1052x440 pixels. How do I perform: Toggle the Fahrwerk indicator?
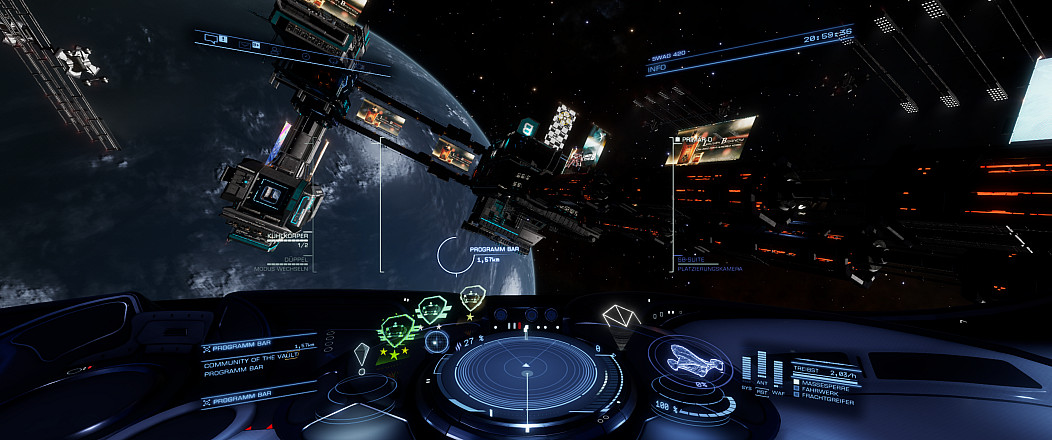798,387
